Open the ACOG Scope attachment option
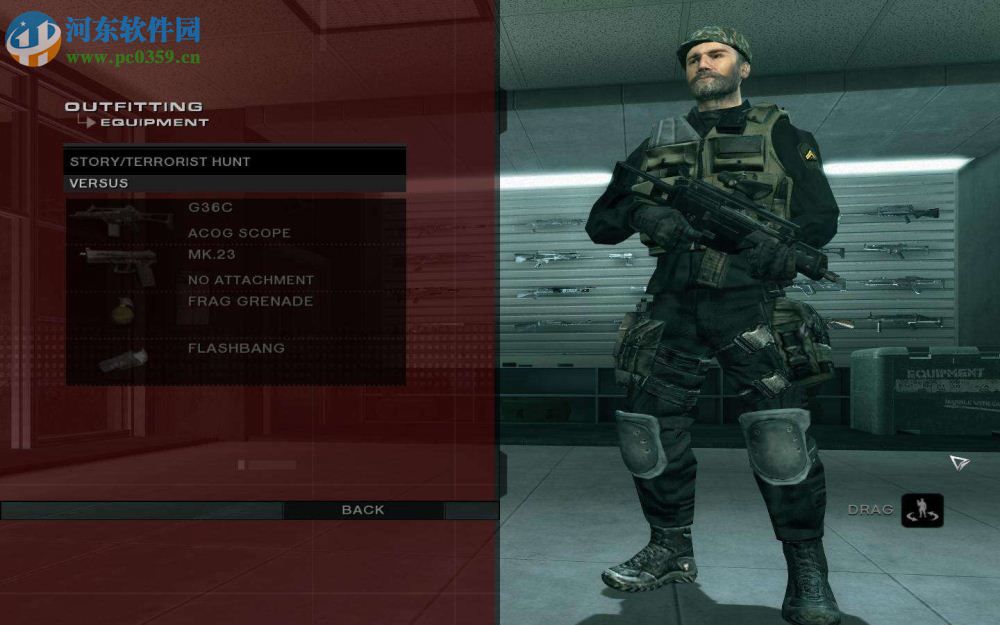 (239, 233)
